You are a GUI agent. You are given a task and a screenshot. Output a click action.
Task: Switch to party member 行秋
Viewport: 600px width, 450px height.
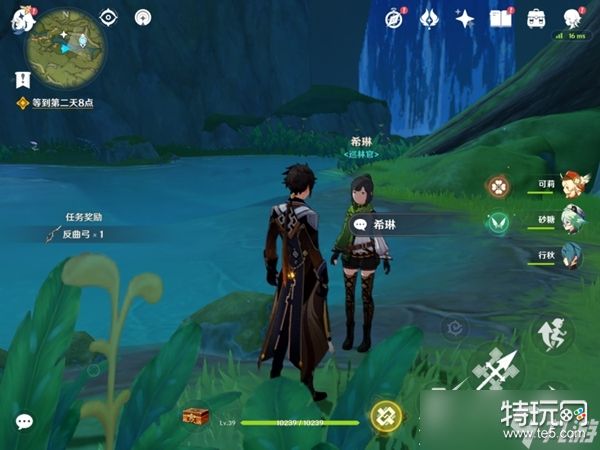coord(572,255)
